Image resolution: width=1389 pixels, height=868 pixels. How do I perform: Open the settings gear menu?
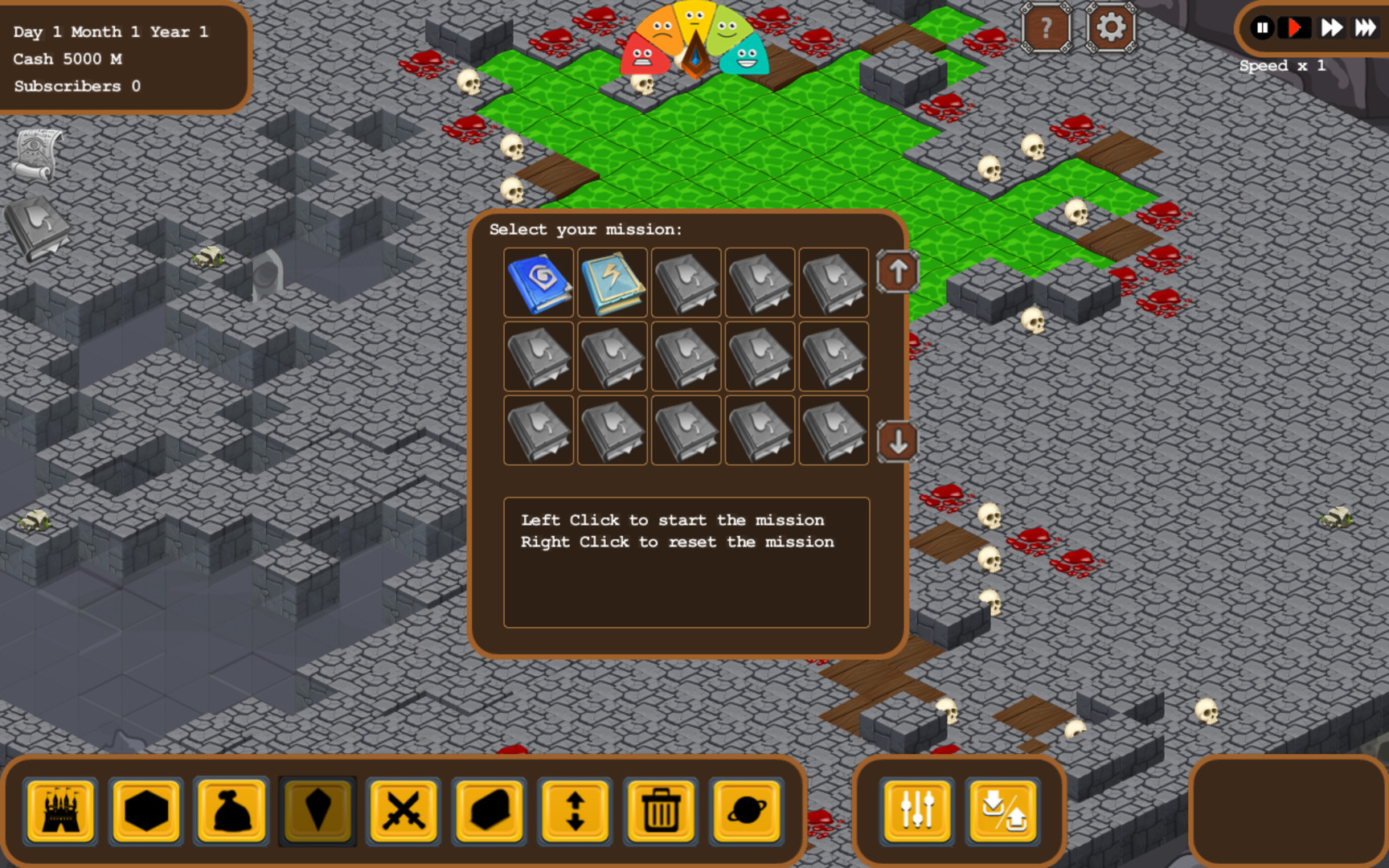pos(1110,28)
